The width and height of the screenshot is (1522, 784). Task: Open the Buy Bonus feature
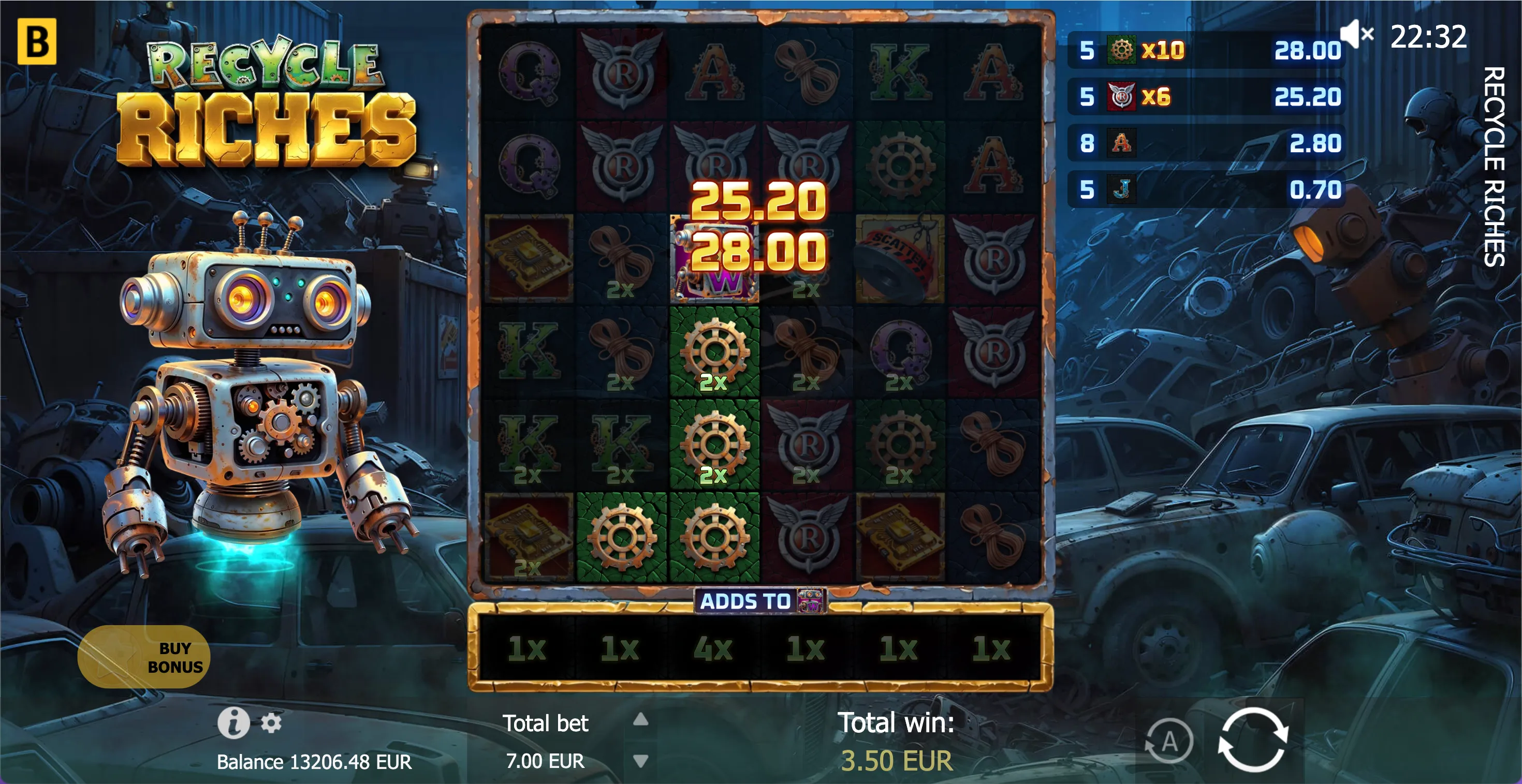click(143, 656)
